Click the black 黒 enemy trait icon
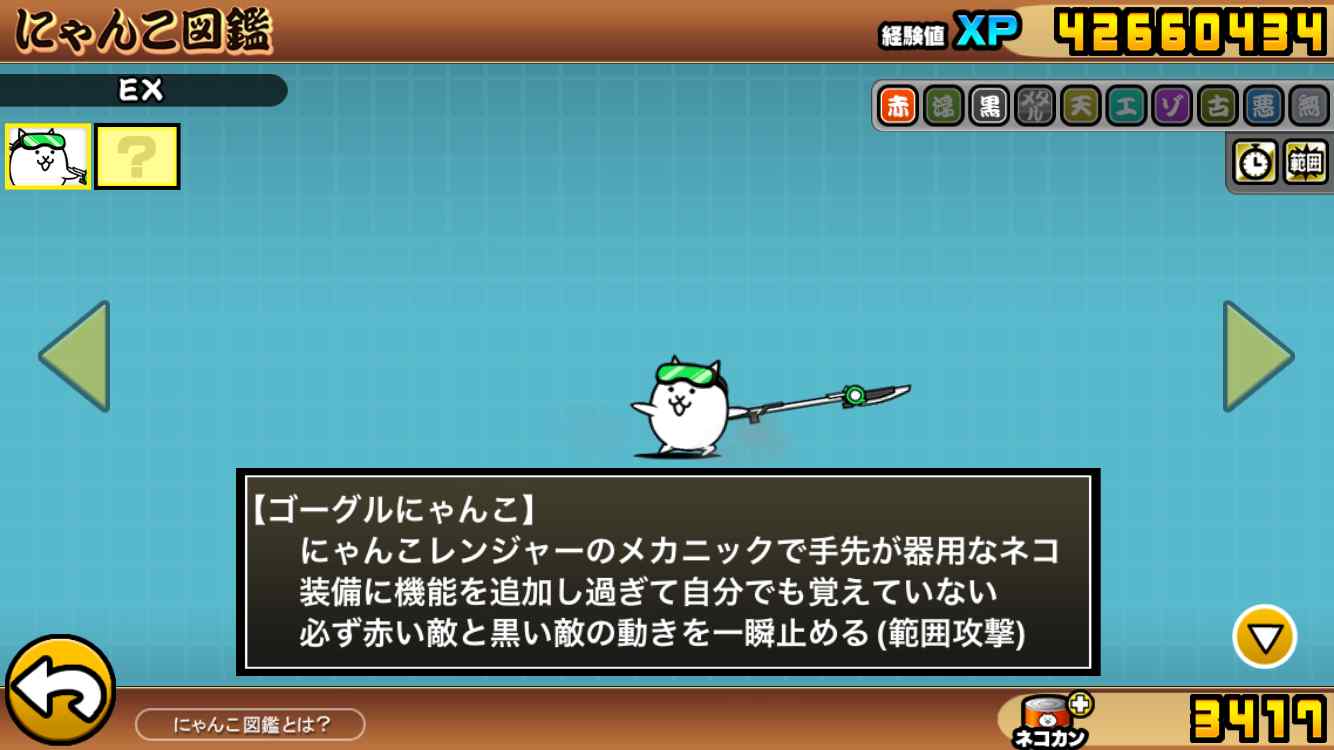The height and width of the screenshot is (750, 1334). tap(989, 106)
